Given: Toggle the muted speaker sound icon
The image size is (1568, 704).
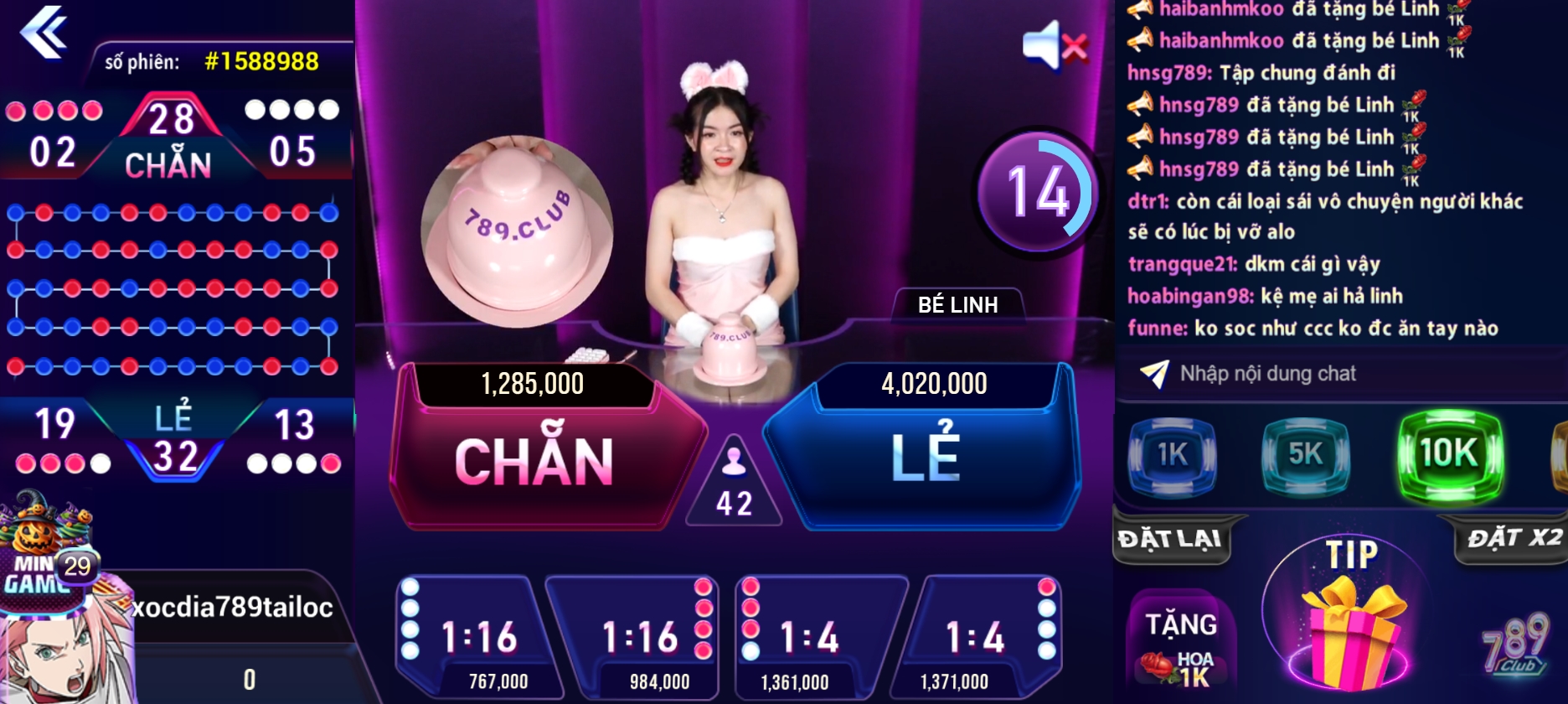Looking at the screenshot, I should tap(1054, 44).
